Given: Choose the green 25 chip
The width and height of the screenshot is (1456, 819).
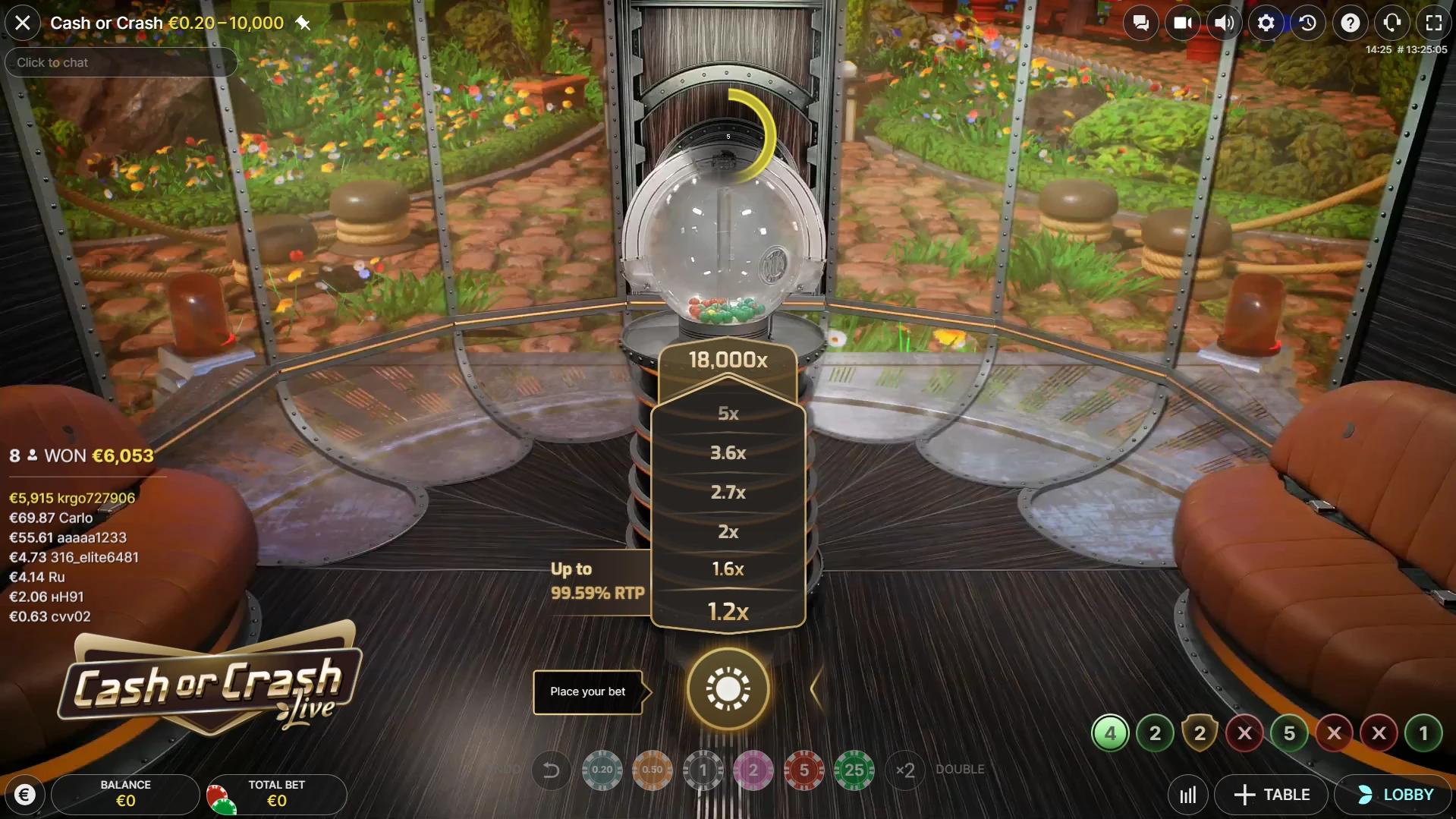Looking at the screenshot, I should click(854, 770).
